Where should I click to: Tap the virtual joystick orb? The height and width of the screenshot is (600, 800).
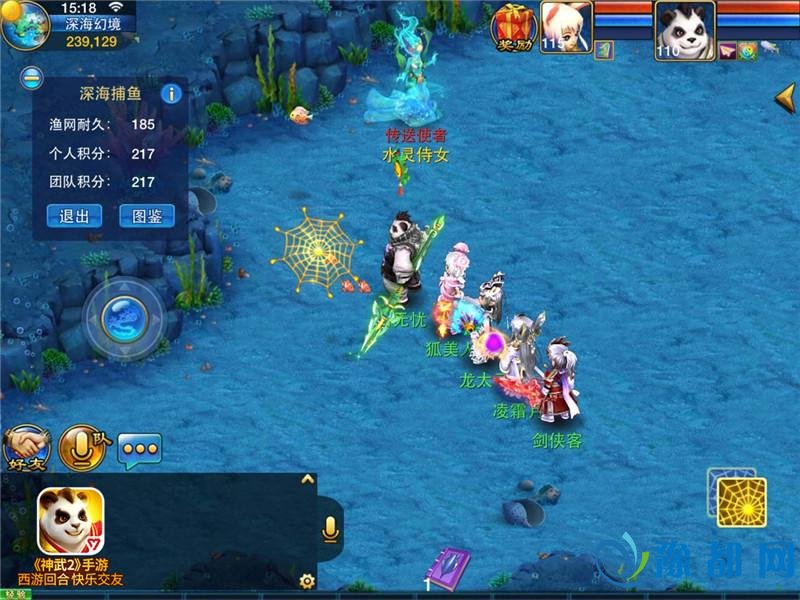tap(125, 319)
